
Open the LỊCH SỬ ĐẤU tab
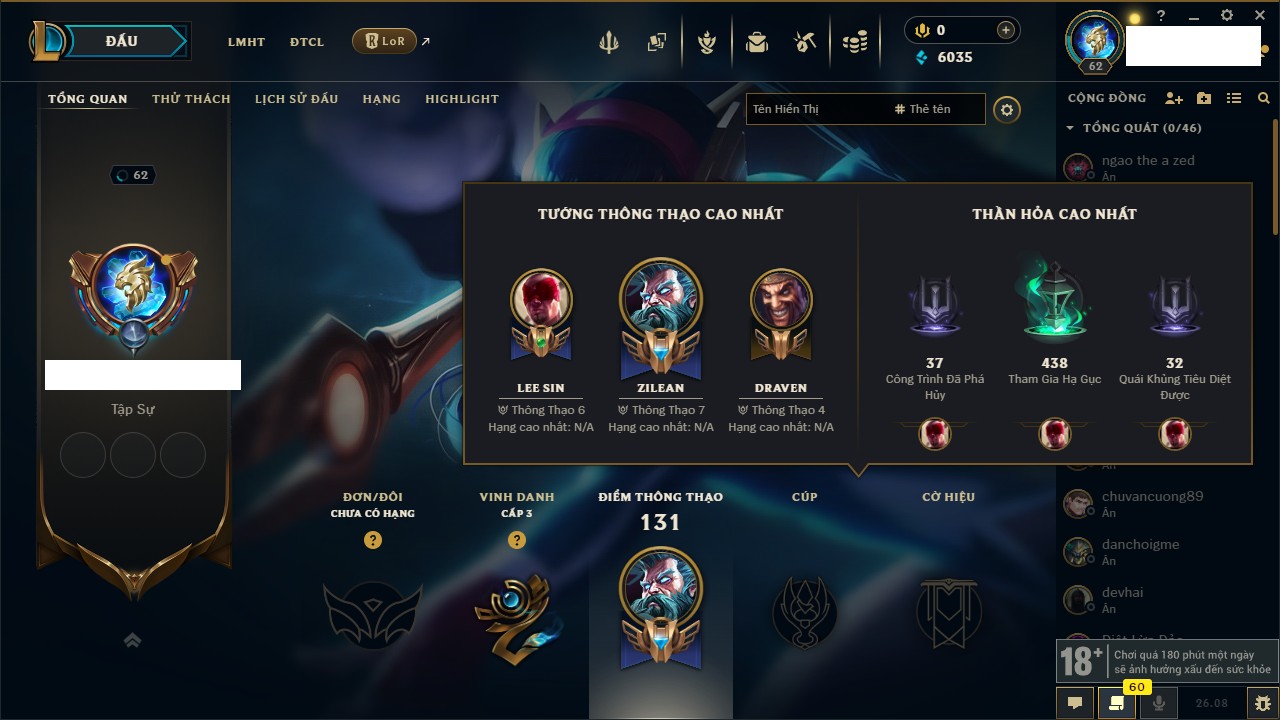click(x=296, y=99)
